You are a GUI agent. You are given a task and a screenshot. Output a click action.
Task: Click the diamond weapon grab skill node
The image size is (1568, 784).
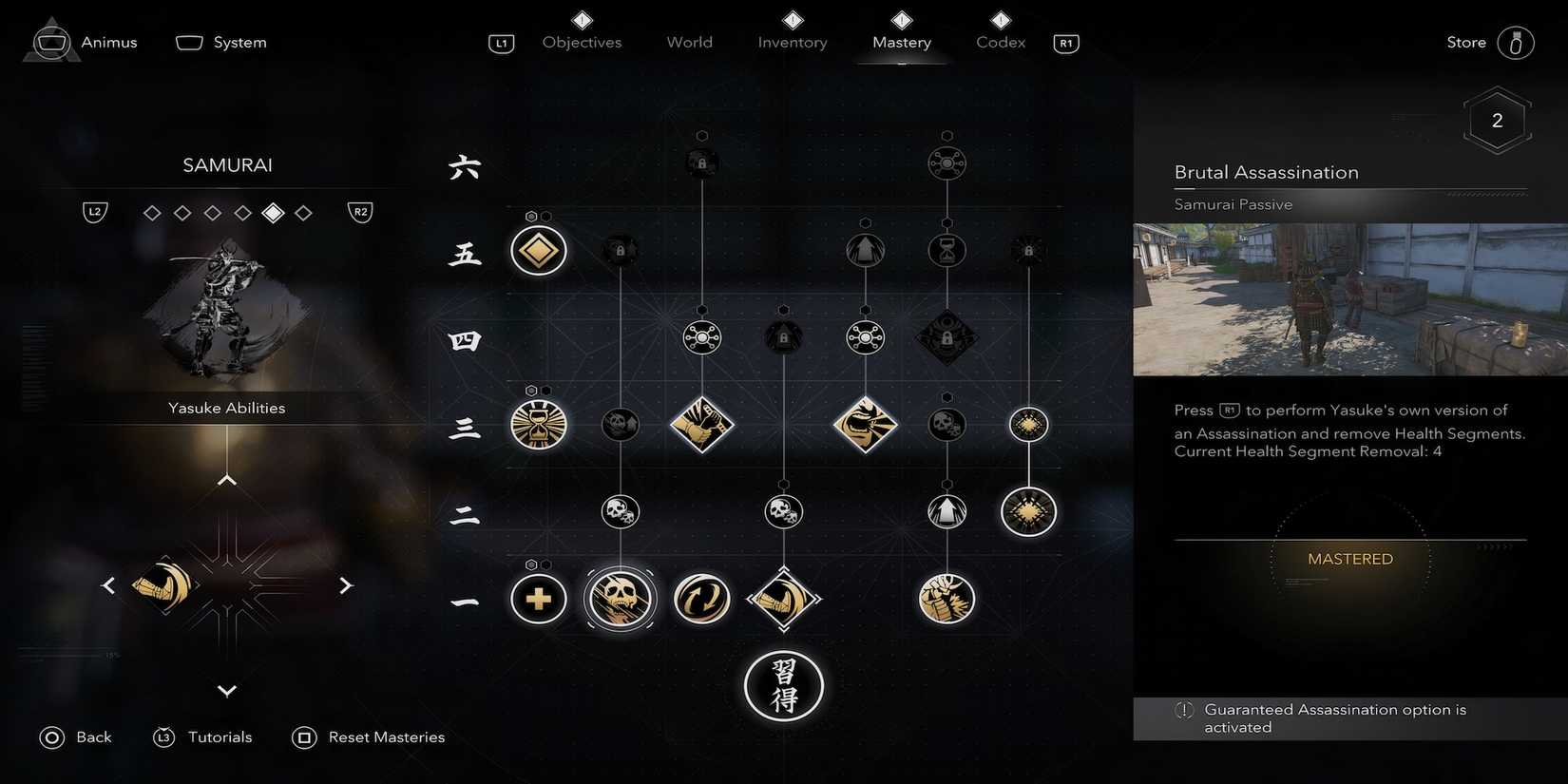tap(783, 599)
